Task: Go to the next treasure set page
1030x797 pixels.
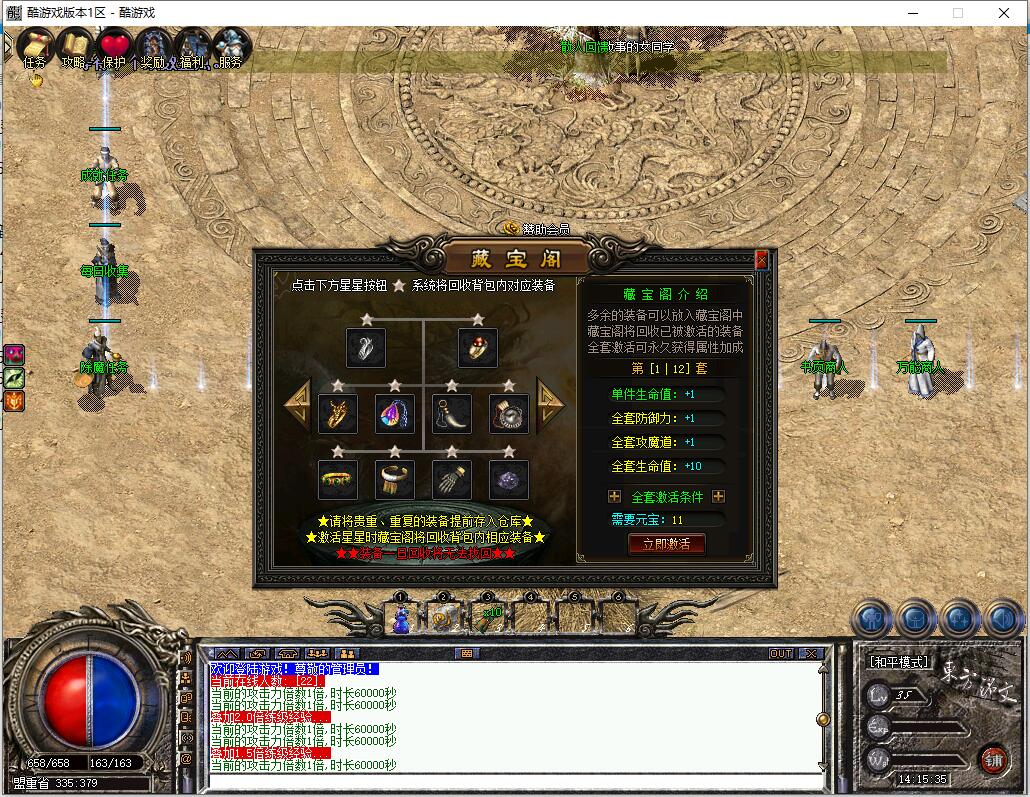Action: [x=551, y=403]
